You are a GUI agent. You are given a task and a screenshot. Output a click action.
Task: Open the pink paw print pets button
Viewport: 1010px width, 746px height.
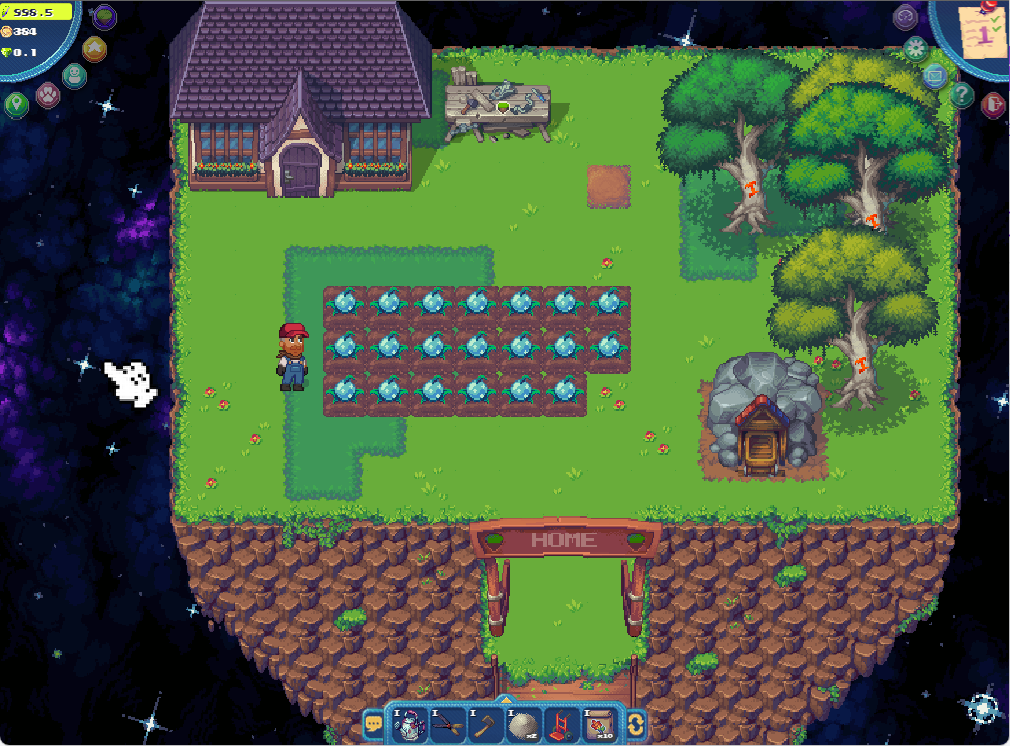[x=47, y=95]
